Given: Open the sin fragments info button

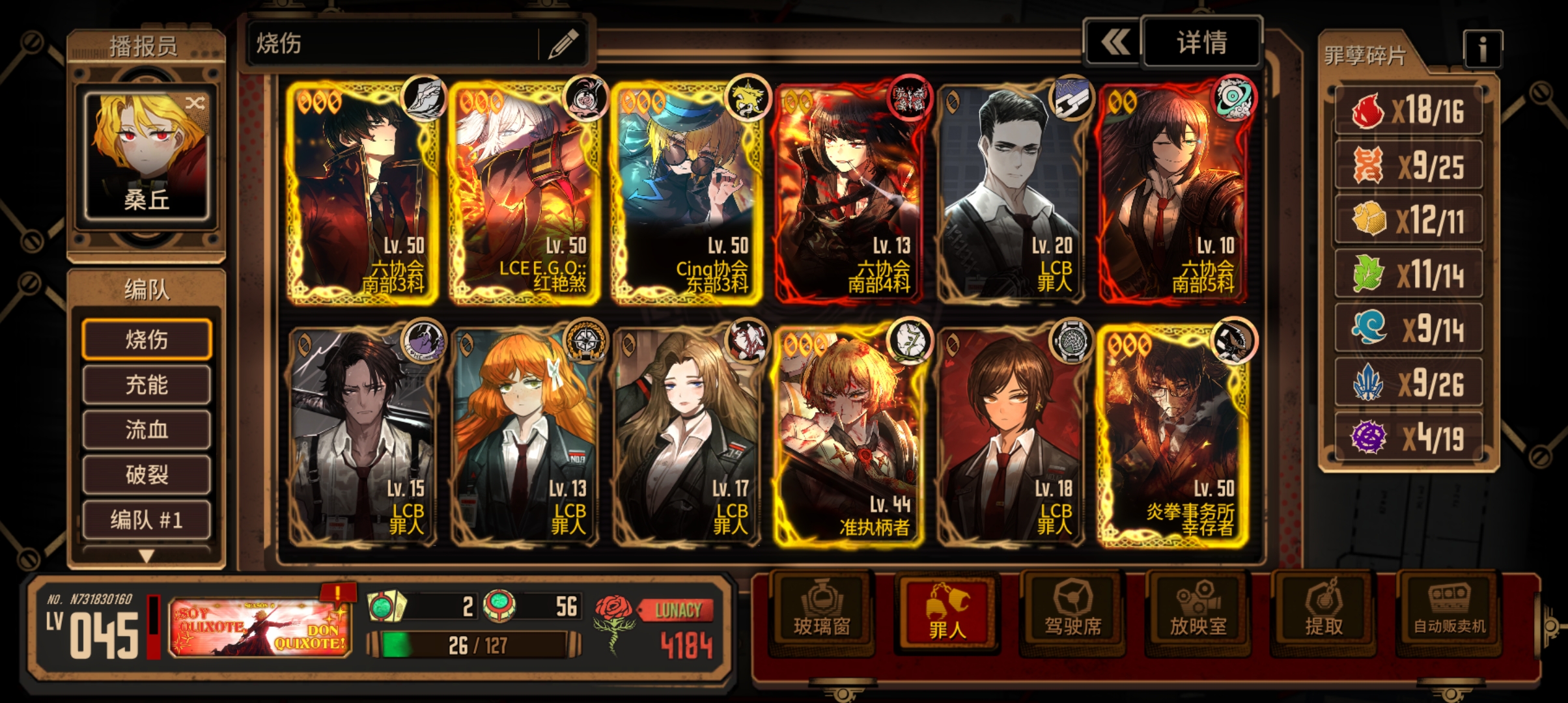Looking at the screenshot, I should tap(1482, 49).
